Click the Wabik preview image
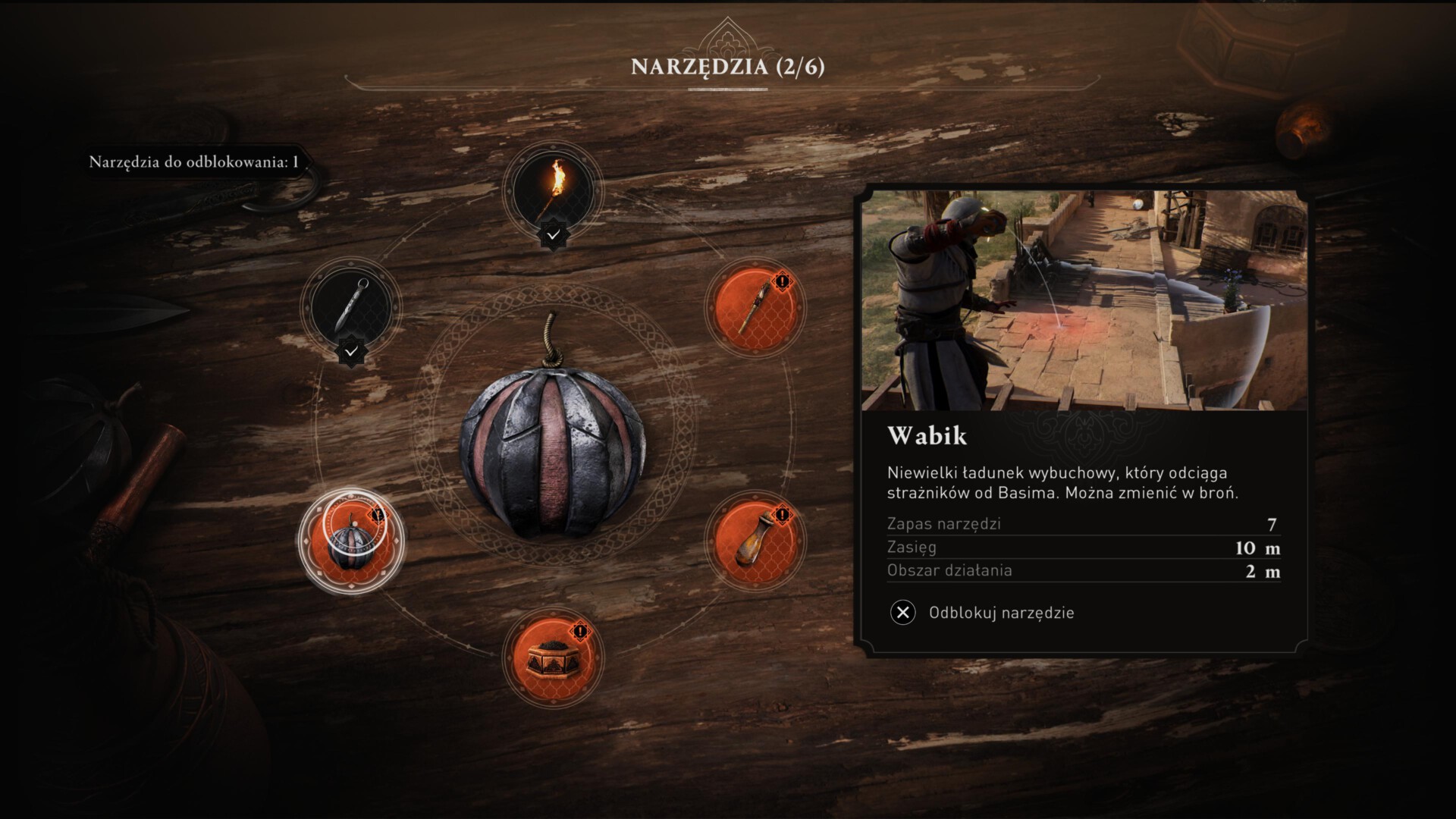The image size is (1456, 819). tap(1084, 301)
